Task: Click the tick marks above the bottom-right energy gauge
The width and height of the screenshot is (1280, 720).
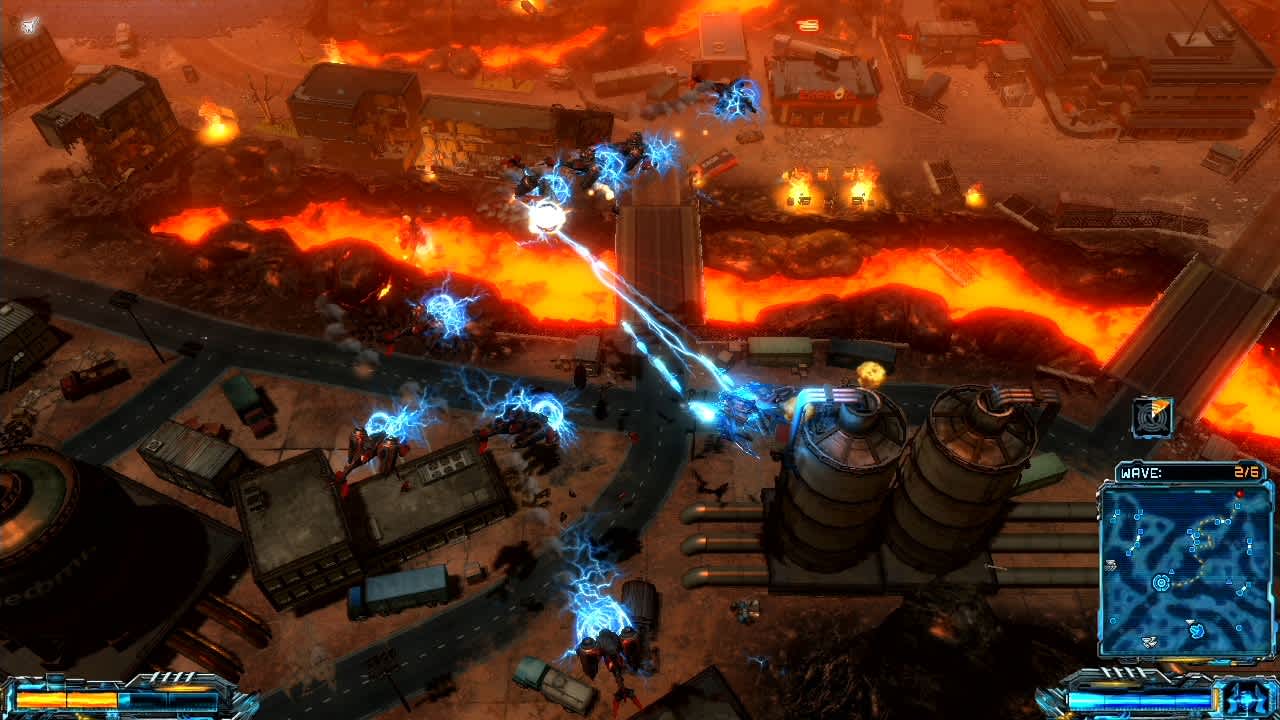Action: click(x=1122, y=671)
